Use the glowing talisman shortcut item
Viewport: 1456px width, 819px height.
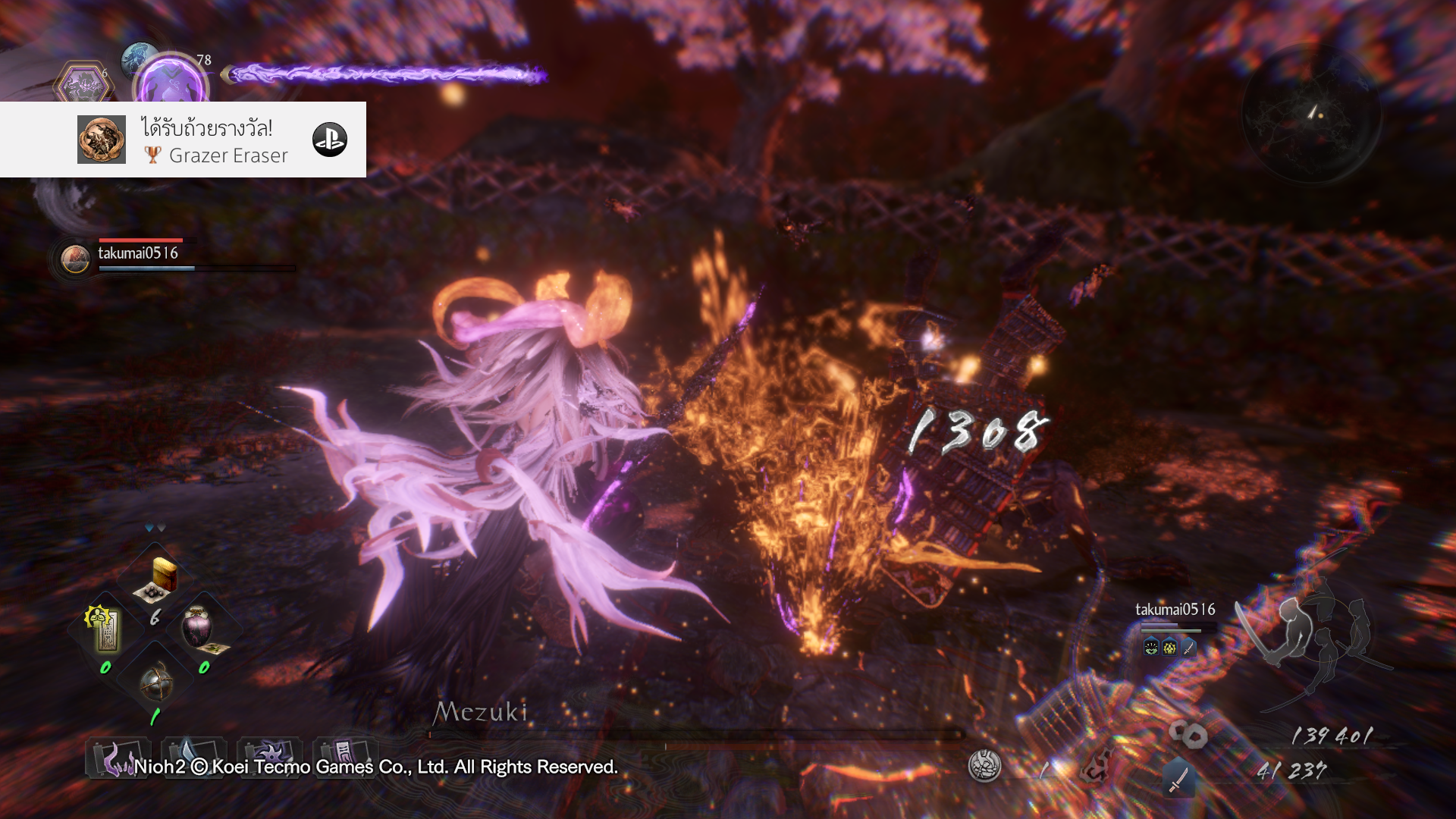105,628
